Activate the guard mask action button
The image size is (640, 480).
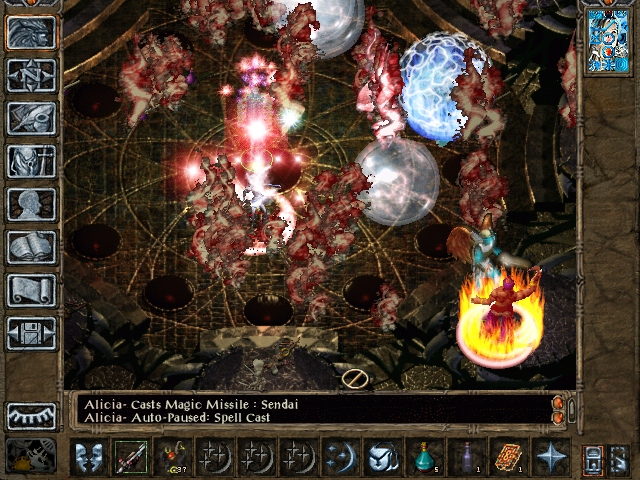(x=88, y=457)
